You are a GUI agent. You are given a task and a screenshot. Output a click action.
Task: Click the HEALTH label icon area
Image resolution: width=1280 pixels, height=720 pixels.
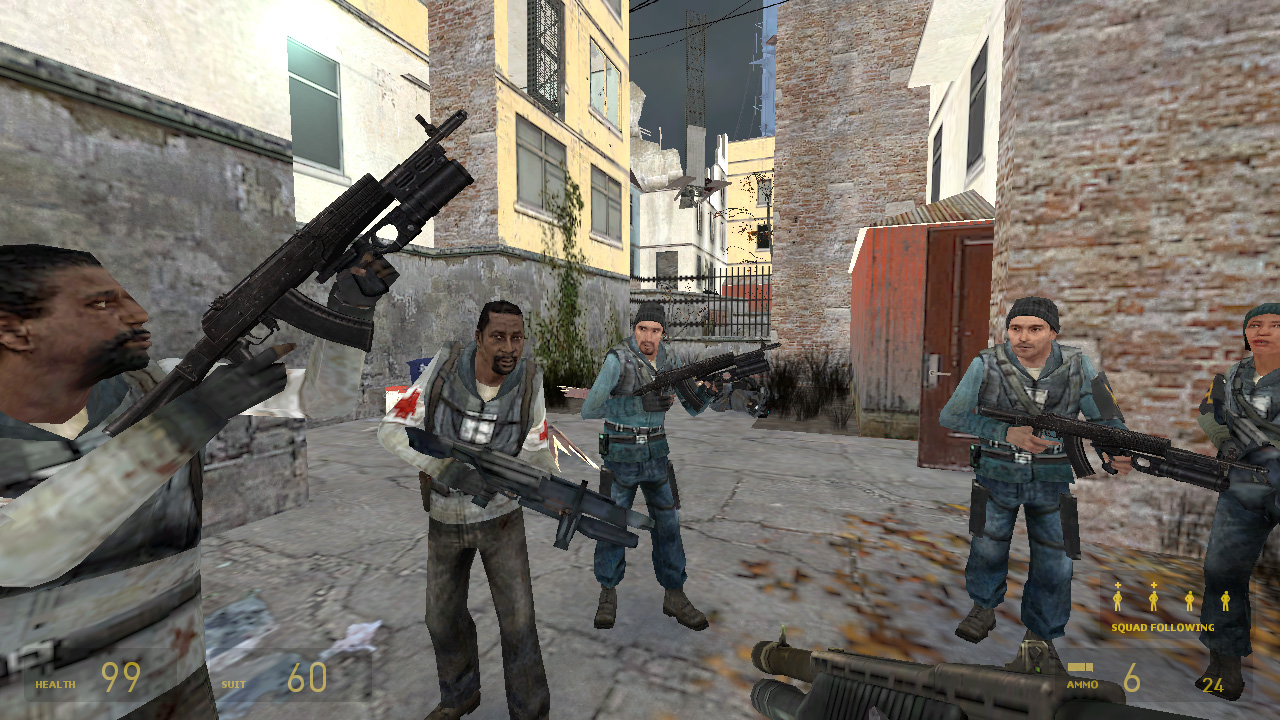[x=56, y=684]
